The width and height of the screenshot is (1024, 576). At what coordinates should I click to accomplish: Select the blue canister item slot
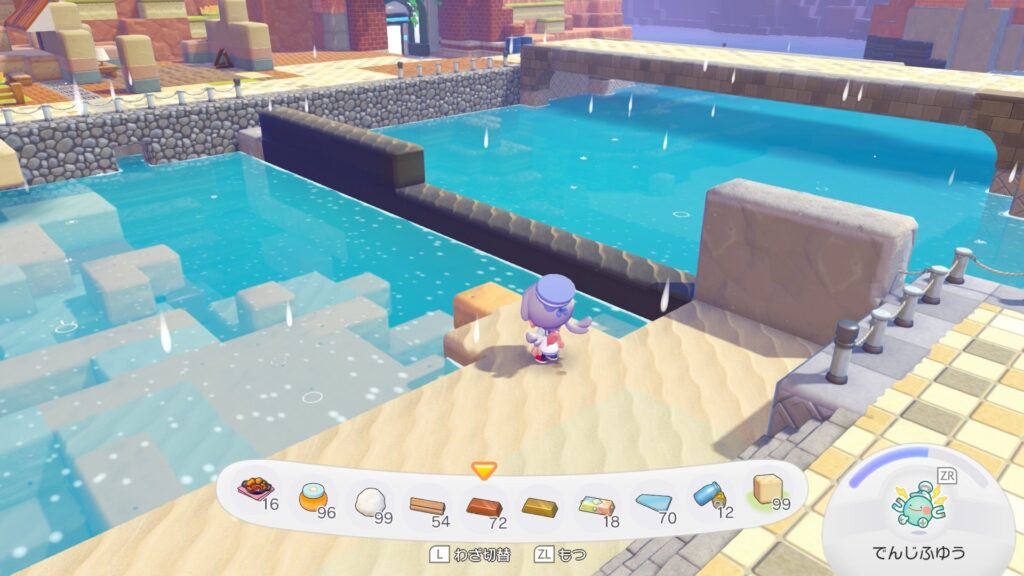710,496
